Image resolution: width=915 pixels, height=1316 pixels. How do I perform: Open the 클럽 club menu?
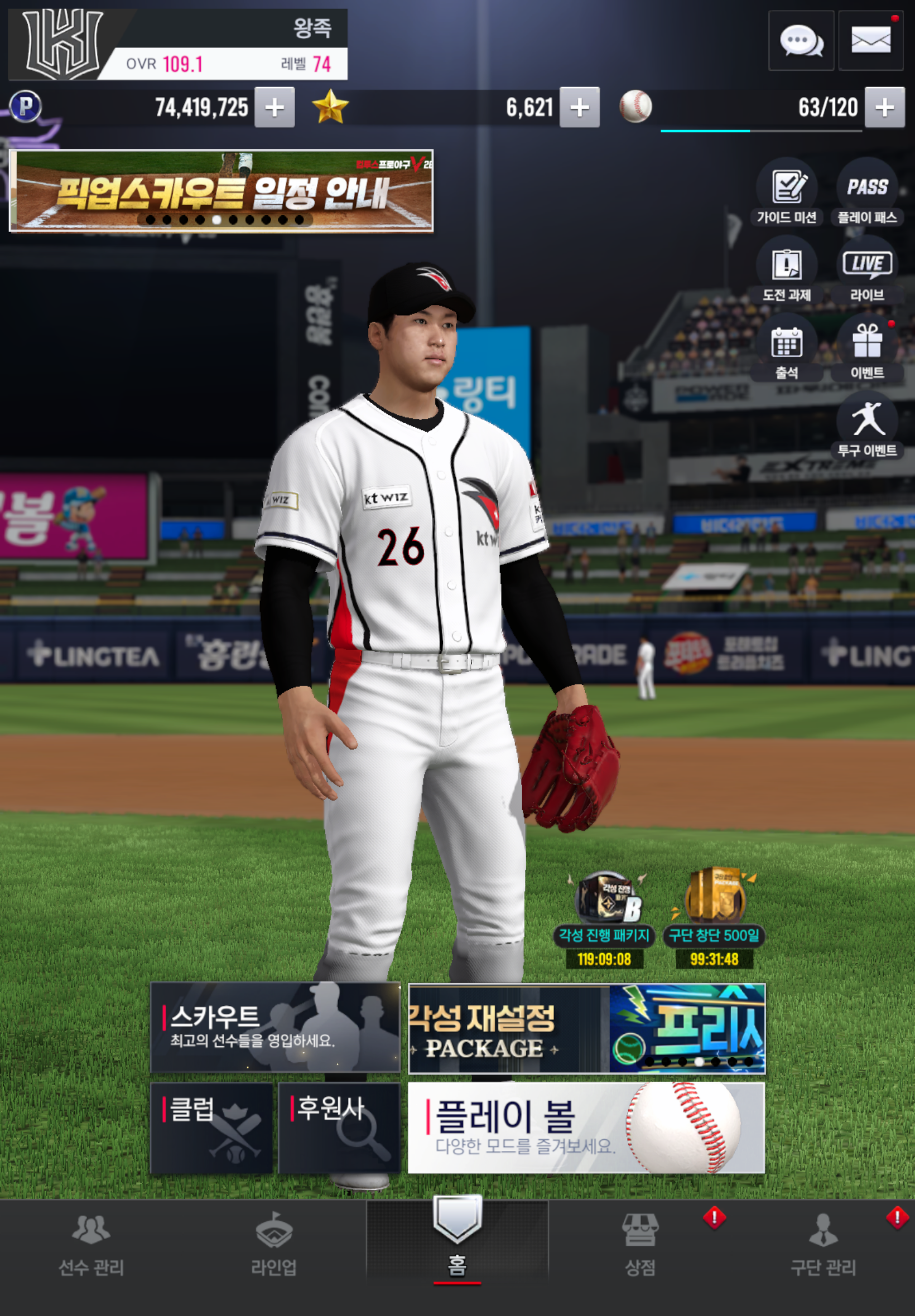pyautogui.click(x=211, y=1128)
